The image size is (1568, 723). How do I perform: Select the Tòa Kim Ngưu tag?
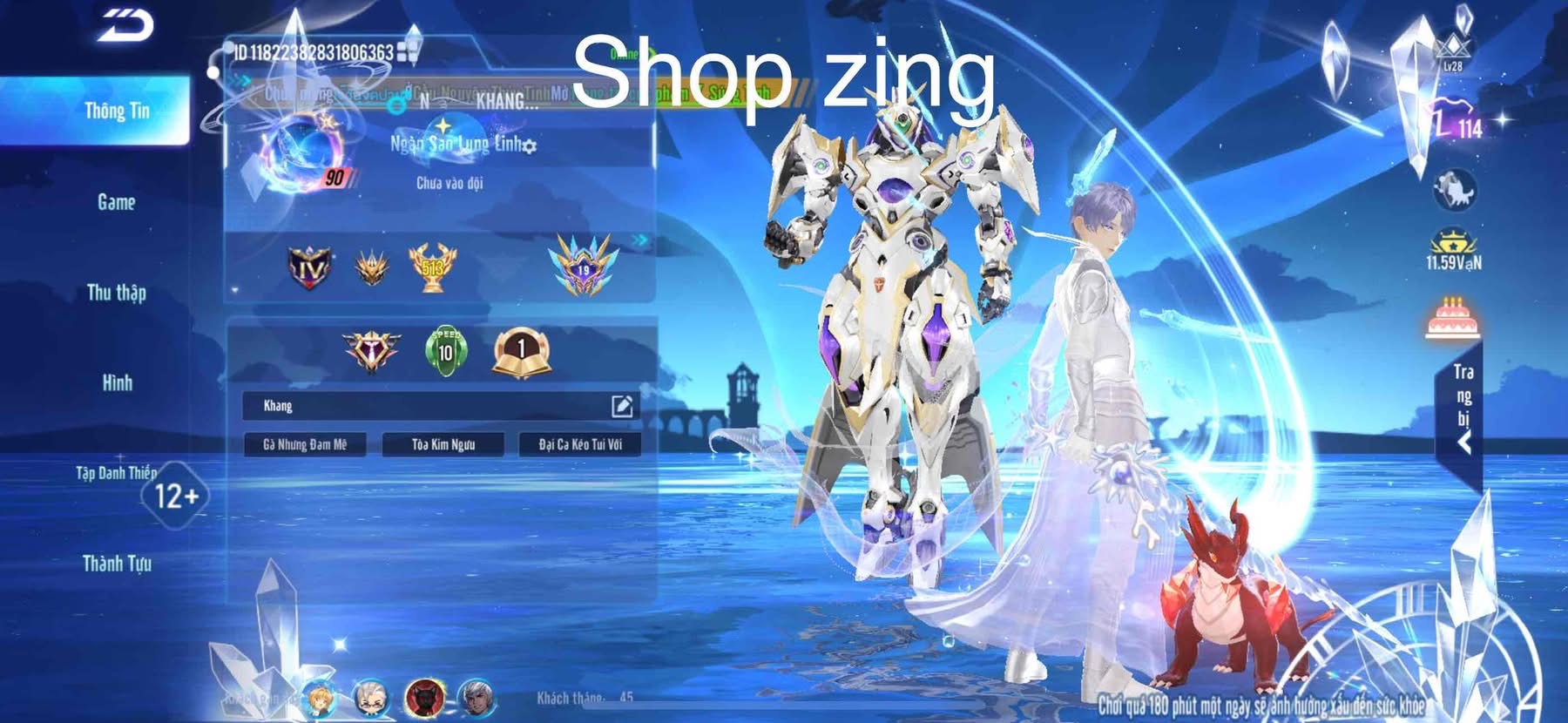coord(443,444)
